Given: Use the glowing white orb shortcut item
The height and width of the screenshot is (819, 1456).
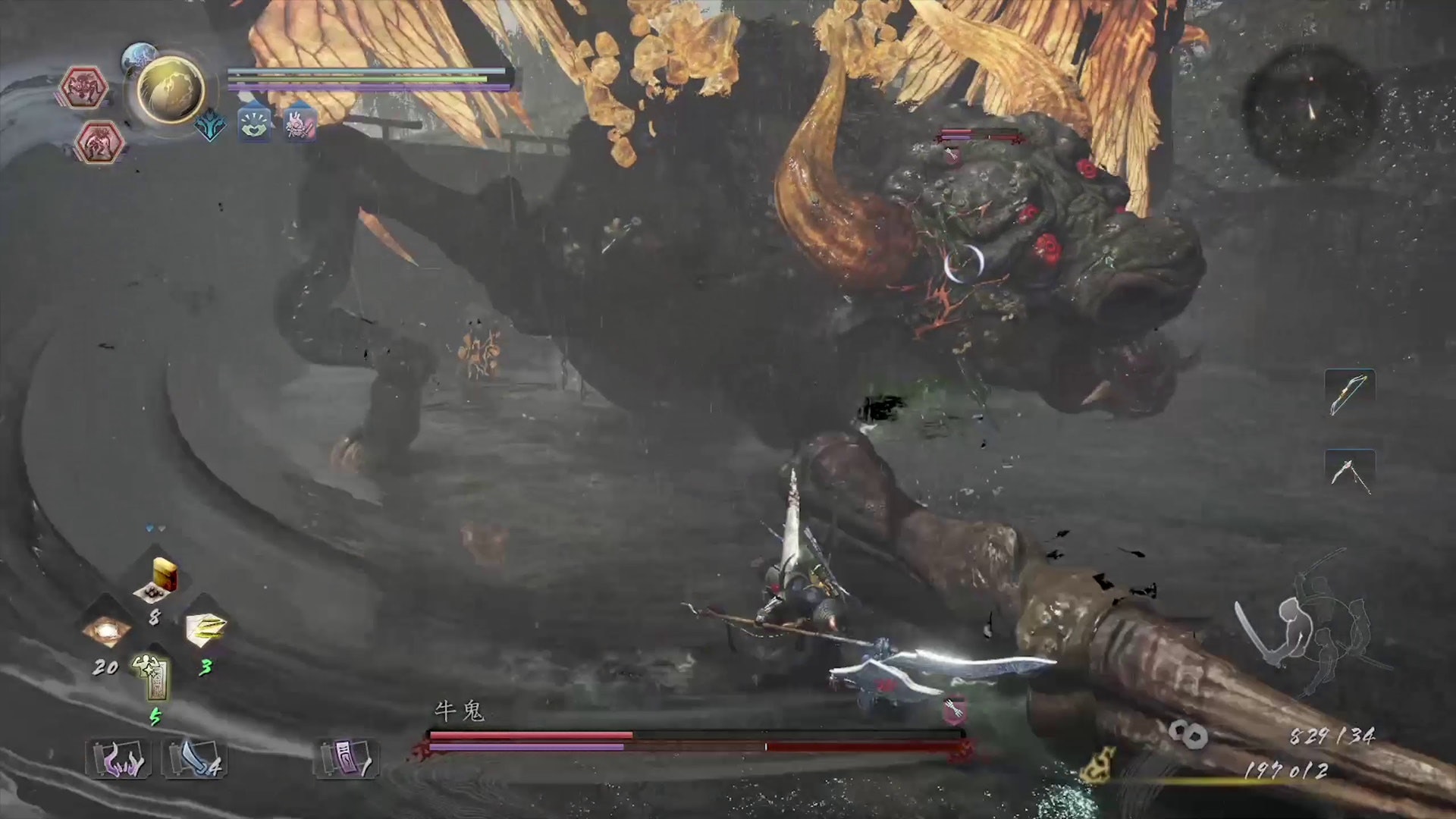Looking at the screenshot, I should pos(106,630).
